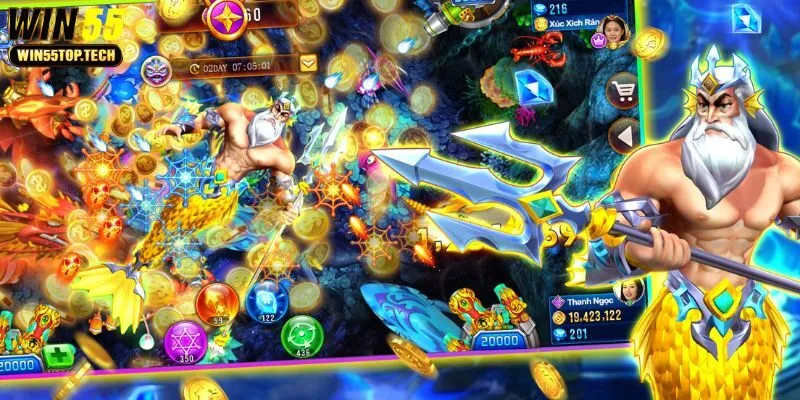Expand the yellow event timer dropdown arrow
Viewport: 800px width, 400px height.
click(x=308, y=64)
